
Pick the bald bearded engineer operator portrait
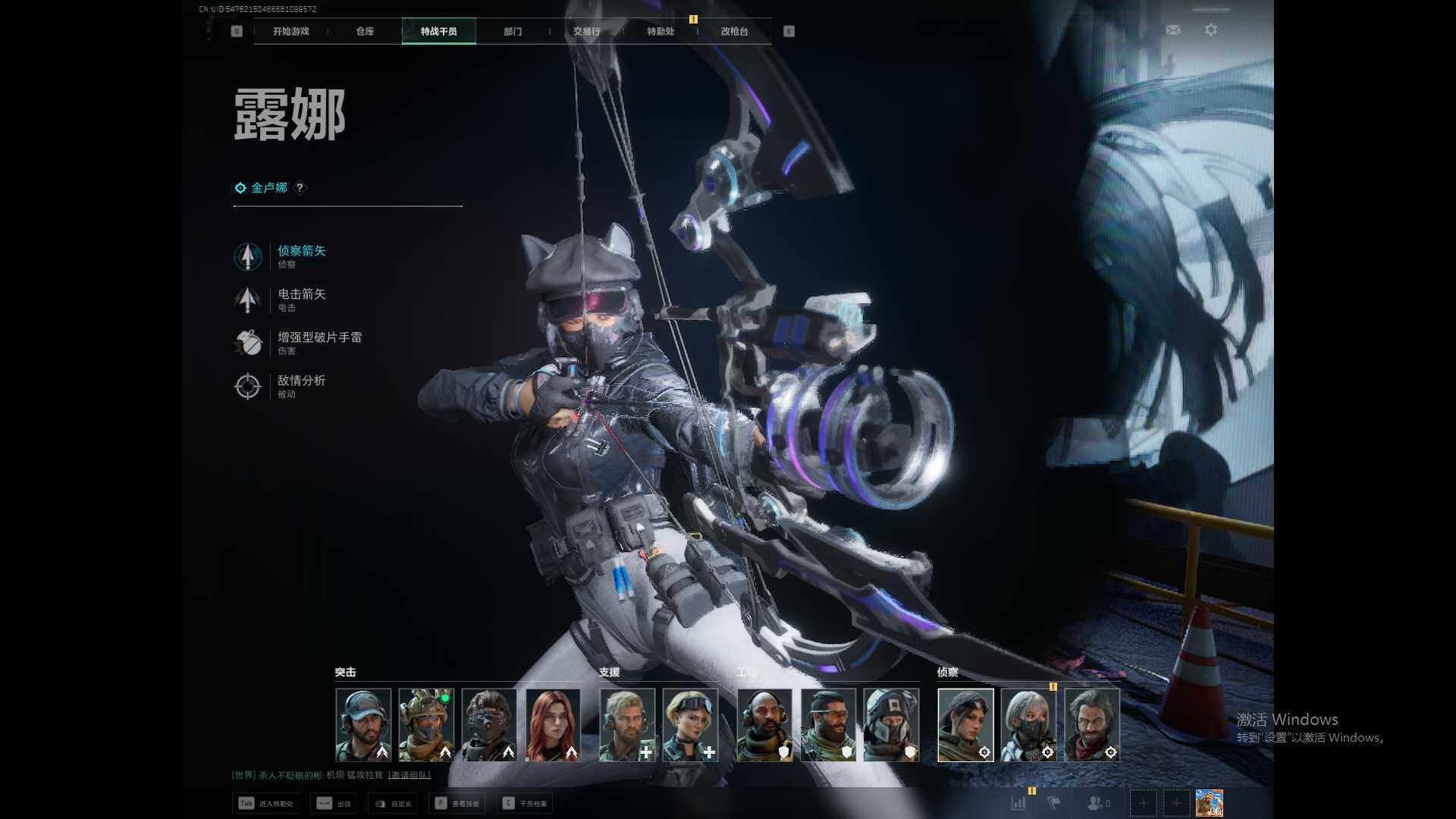tap(764, 724)
